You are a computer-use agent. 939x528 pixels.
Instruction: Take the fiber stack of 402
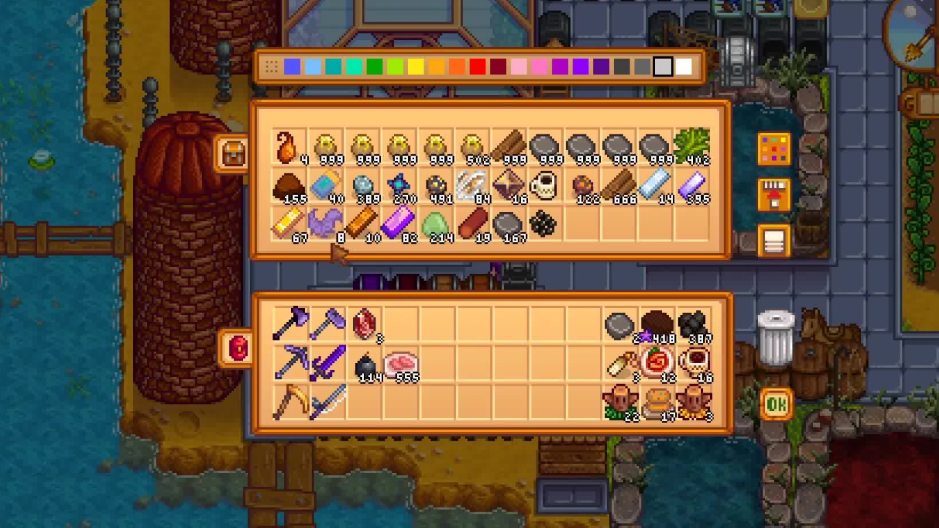tap(691, 147)
